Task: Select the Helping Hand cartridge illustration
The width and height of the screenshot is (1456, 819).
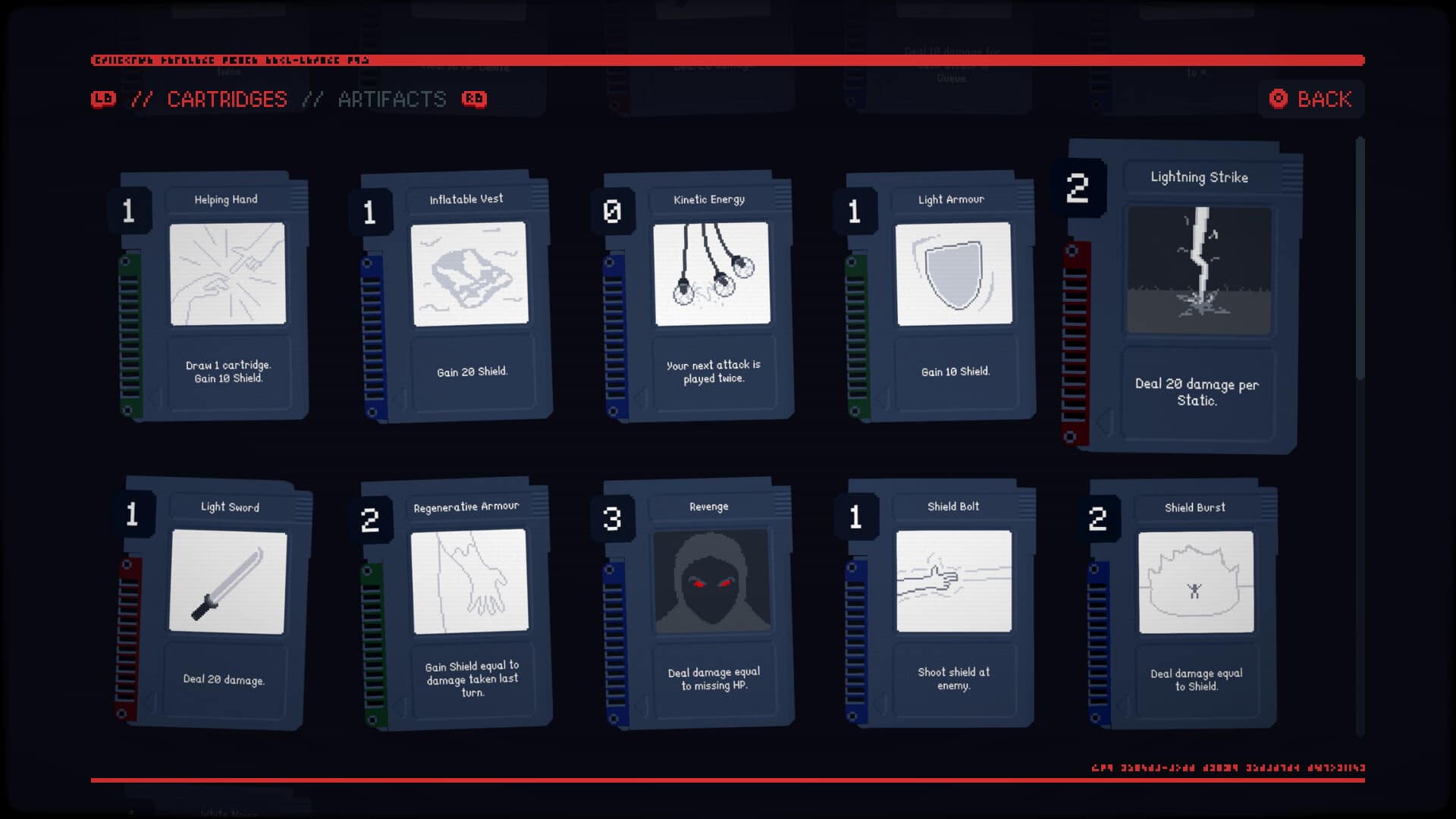Action: pos(227,275)
